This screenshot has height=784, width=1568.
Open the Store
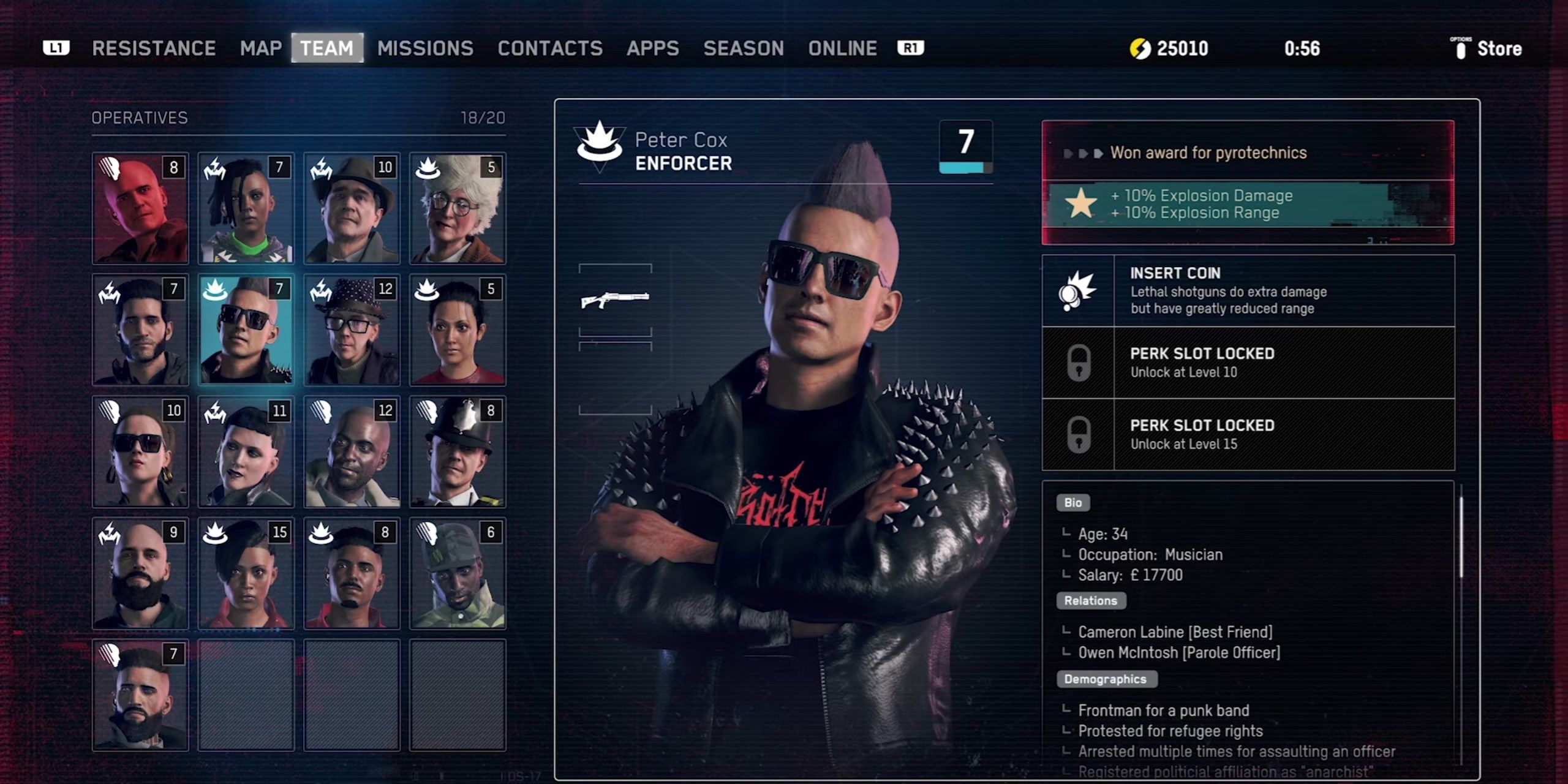[1488, 48]
